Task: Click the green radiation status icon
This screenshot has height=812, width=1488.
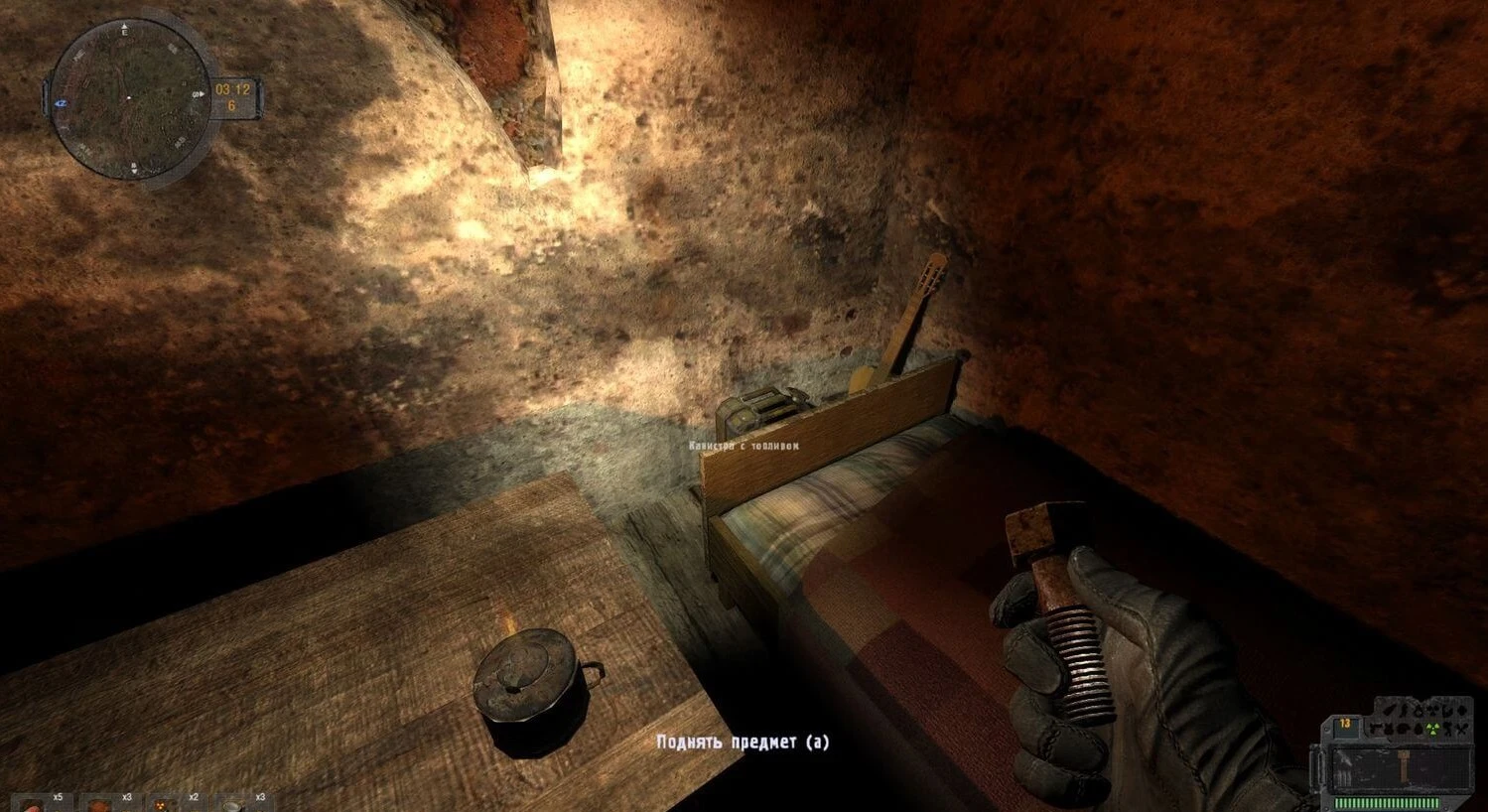Action: pyautogui.click(x=1434, y=729)
